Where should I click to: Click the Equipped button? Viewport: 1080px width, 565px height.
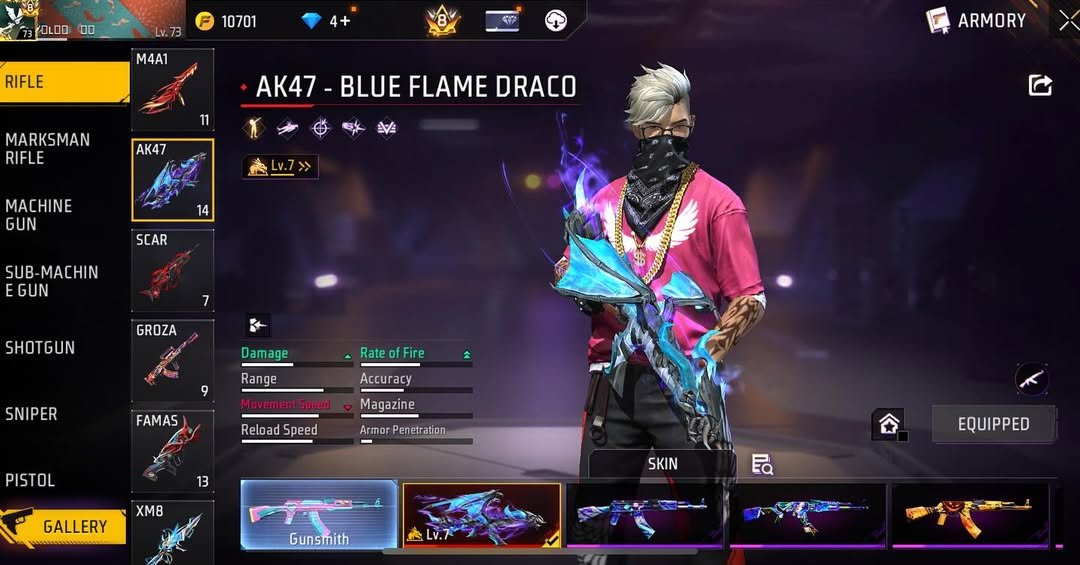993,424
